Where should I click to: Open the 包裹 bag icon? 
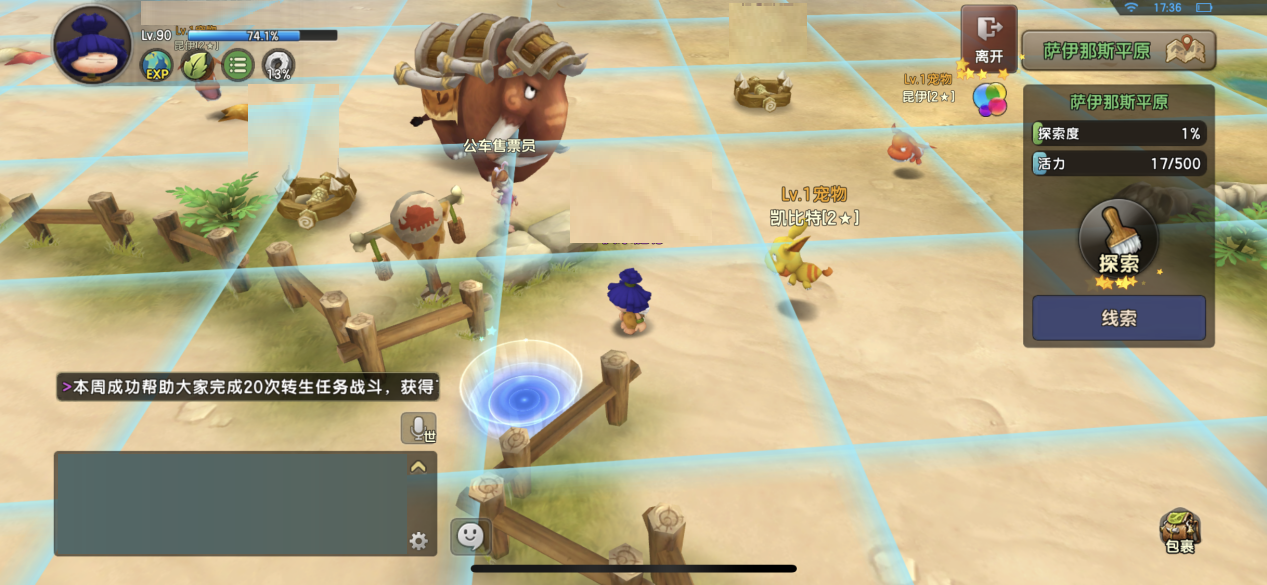point(1180,530)
